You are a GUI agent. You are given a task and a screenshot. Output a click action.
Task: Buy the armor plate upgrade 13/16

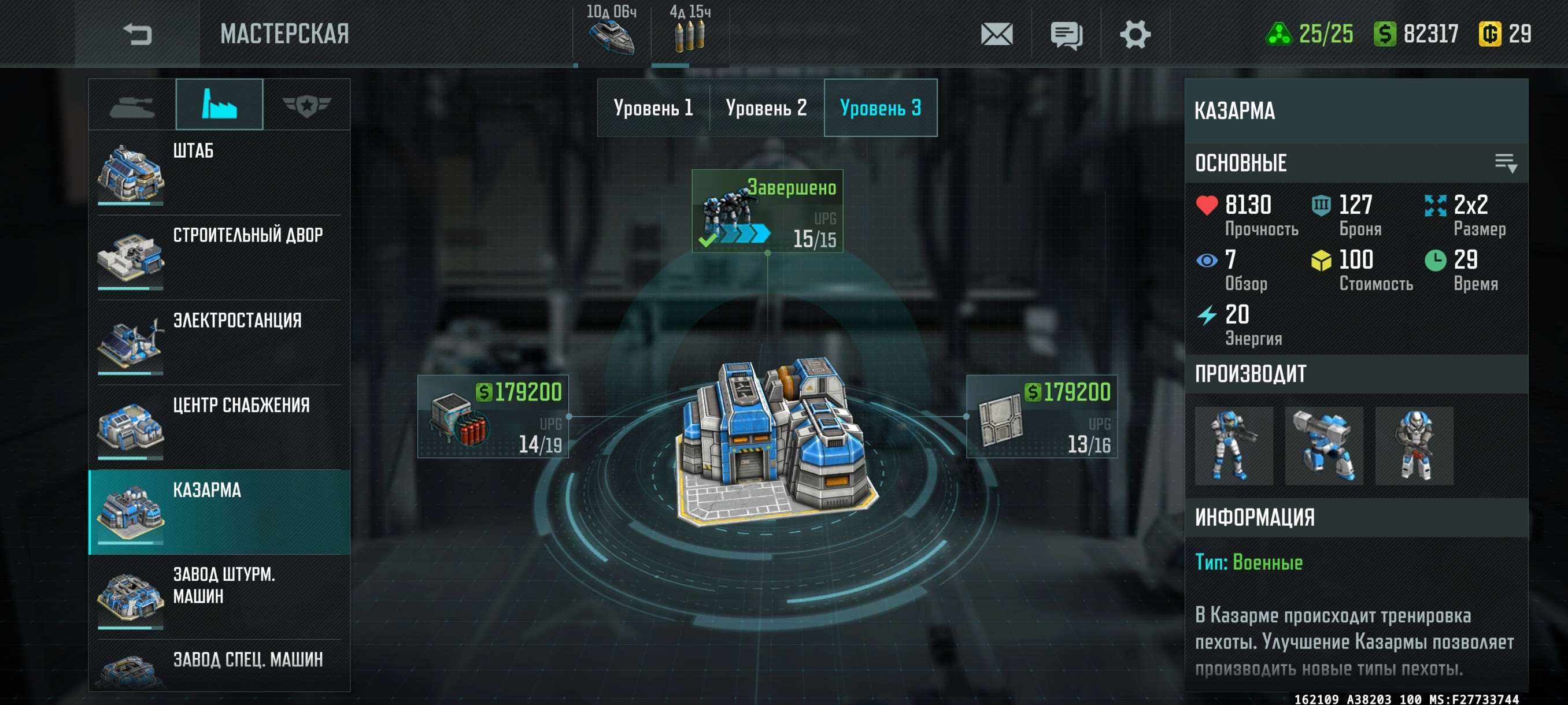click(1041, 417)
